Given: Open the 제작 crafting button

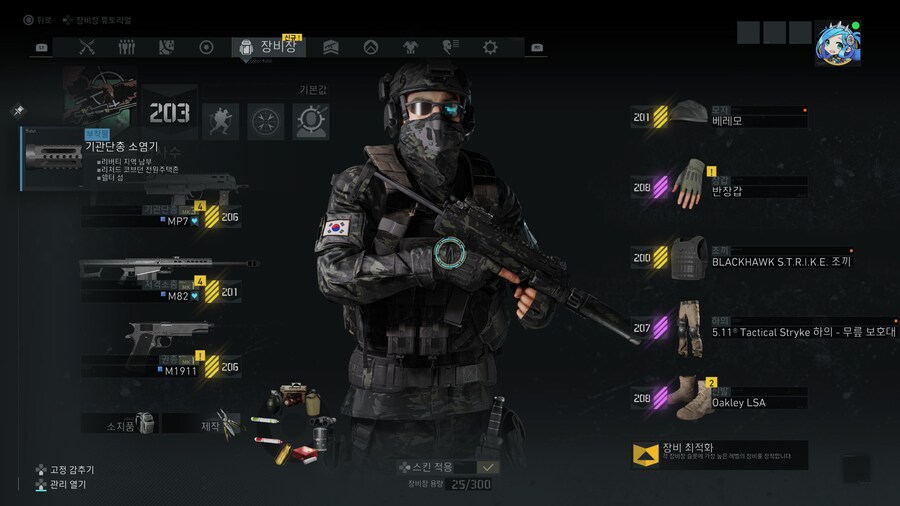Looking at the screenshot, I should coord(201,424).
